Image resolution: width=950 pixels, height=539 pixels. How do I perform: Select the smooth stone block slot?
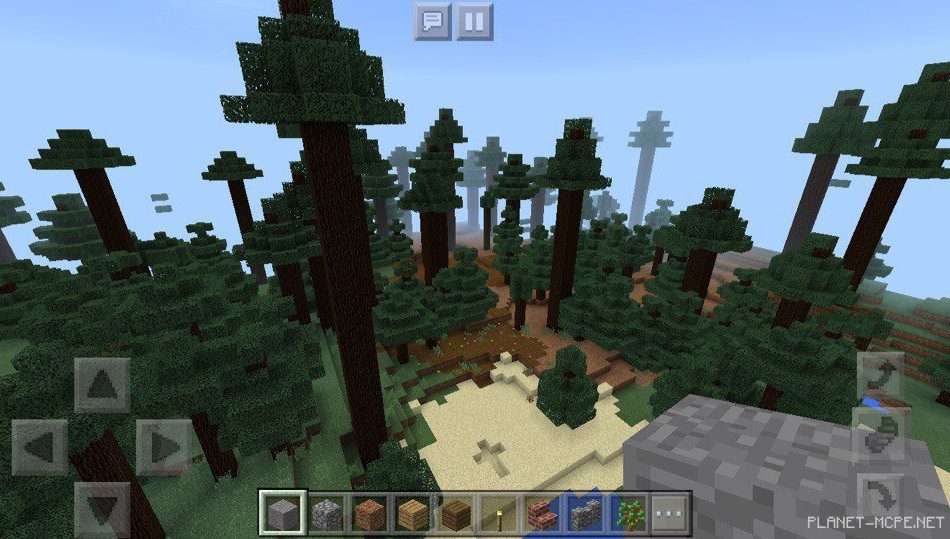pyautogui.click(x=280, y=513)
